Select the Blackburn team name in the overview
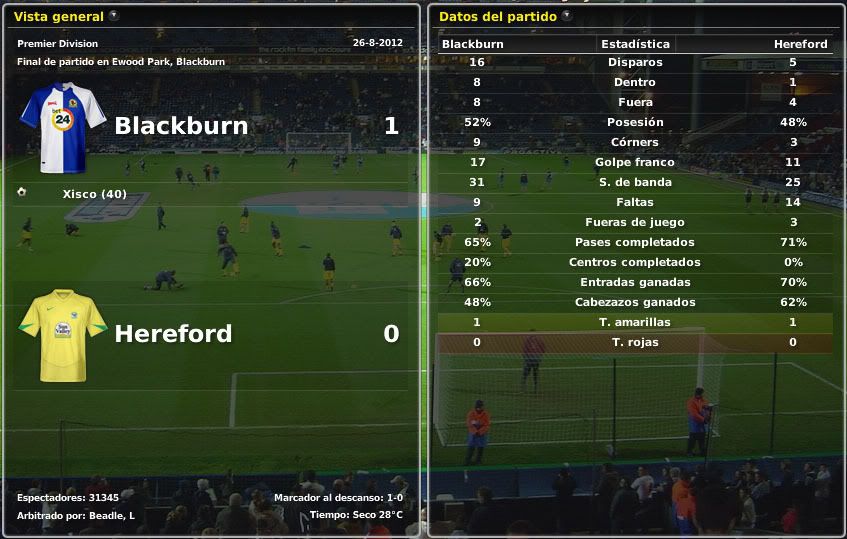Screen dimensions: 847x539 181,126
